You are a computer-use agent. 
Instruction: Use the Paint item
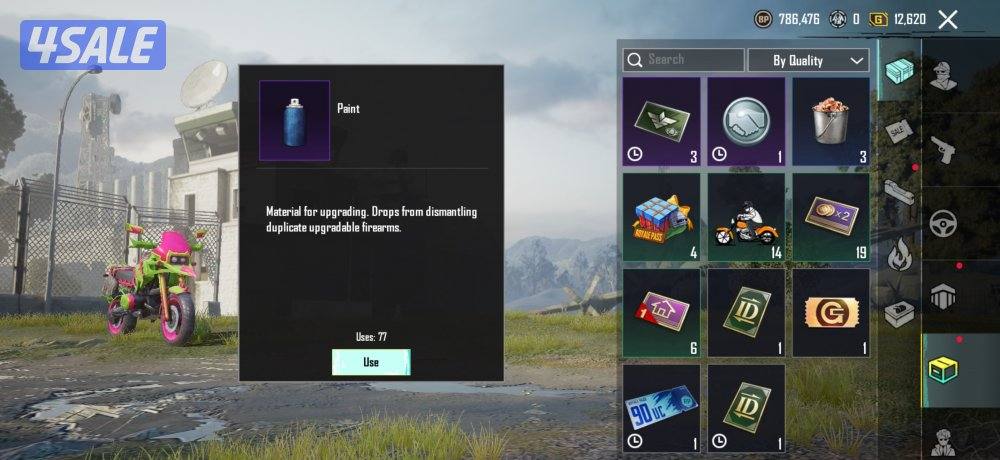370,362
